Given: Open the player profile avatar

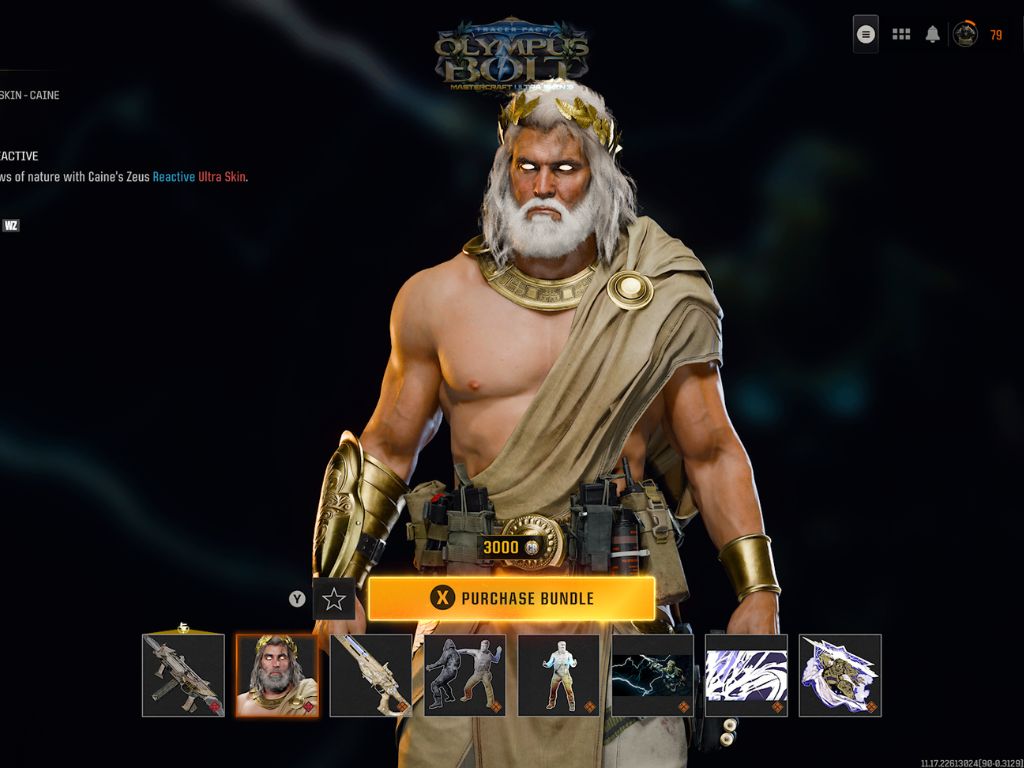Looking at the screenshot, I should pos(965,34).
